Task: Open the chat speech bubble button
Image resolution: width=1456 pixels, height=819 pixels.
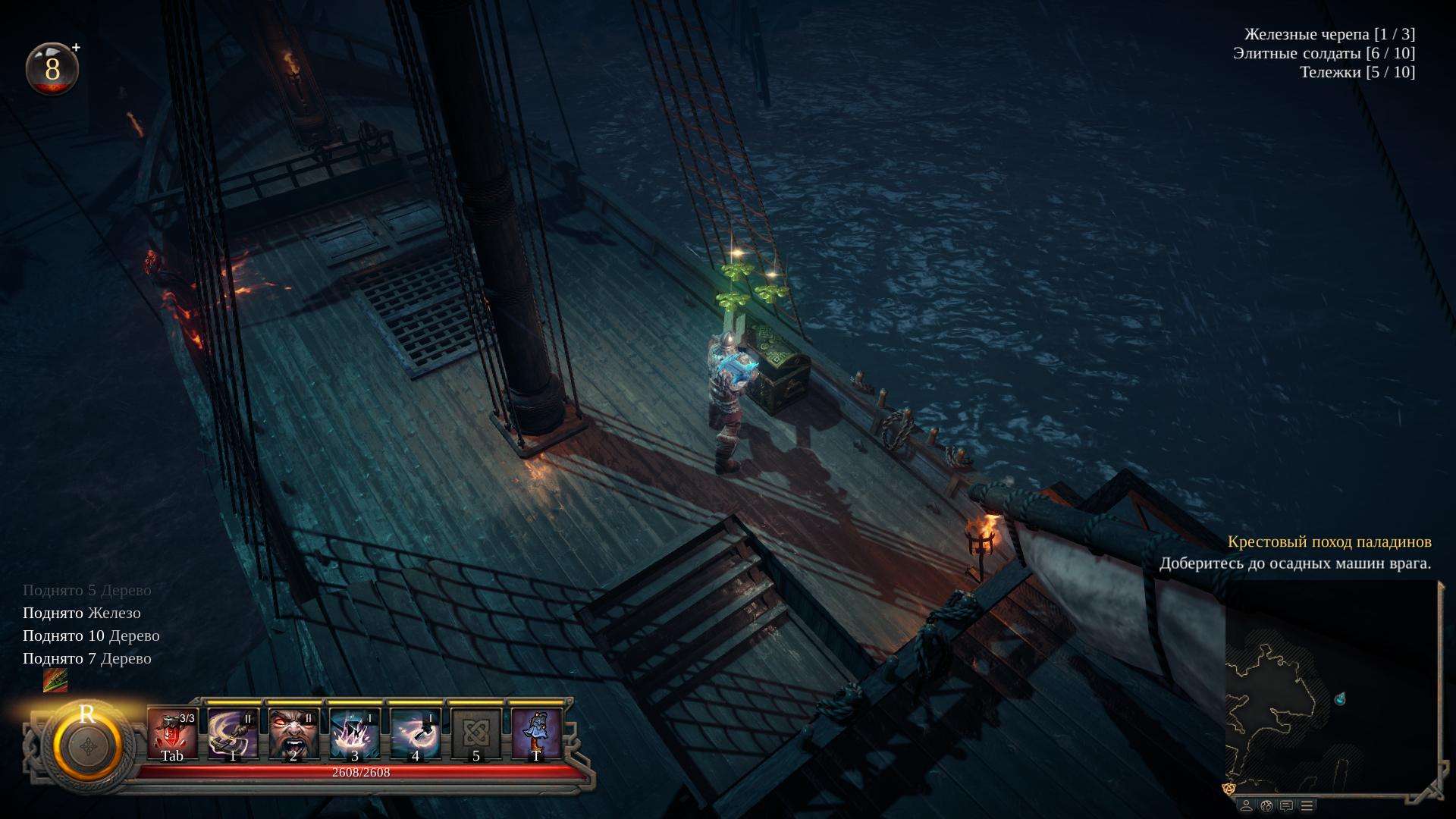Action: (1286, 805)
